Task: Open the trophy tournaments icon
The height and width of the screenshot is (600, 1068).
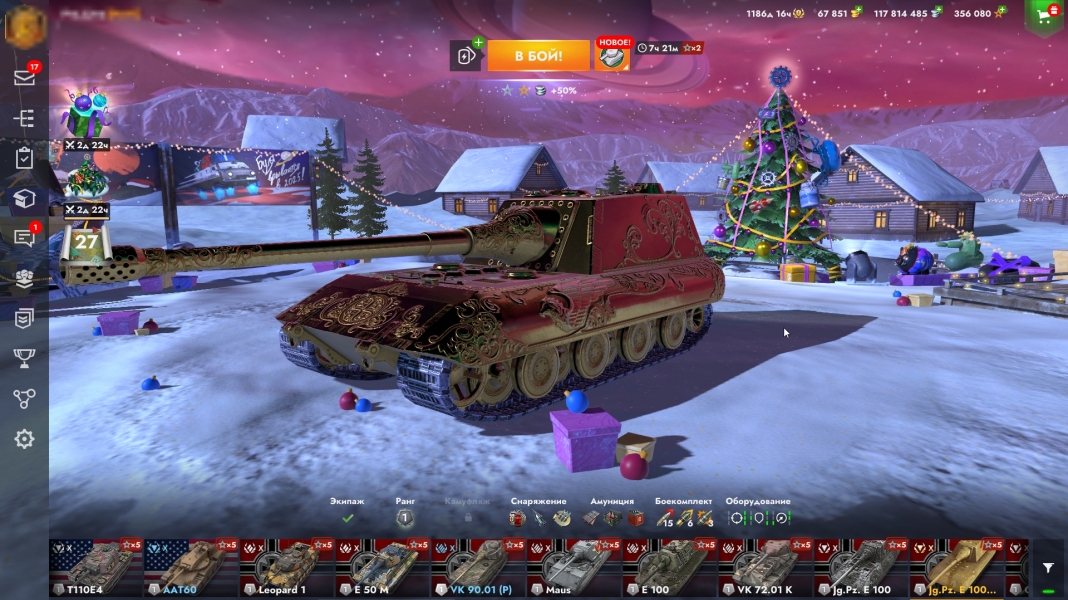Action: pos(24,358)
